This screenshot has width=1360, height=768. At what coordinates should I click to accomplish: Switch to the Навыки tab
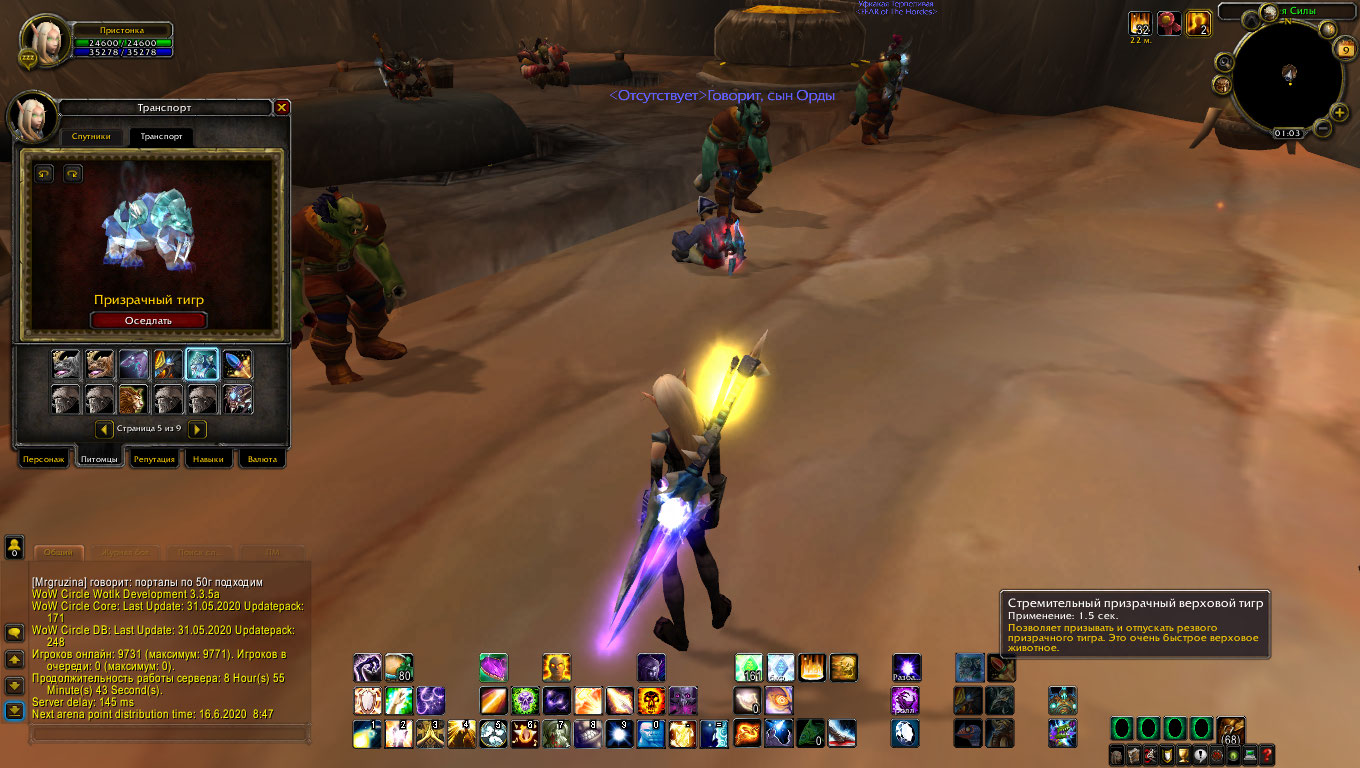[x=208, y=459]
